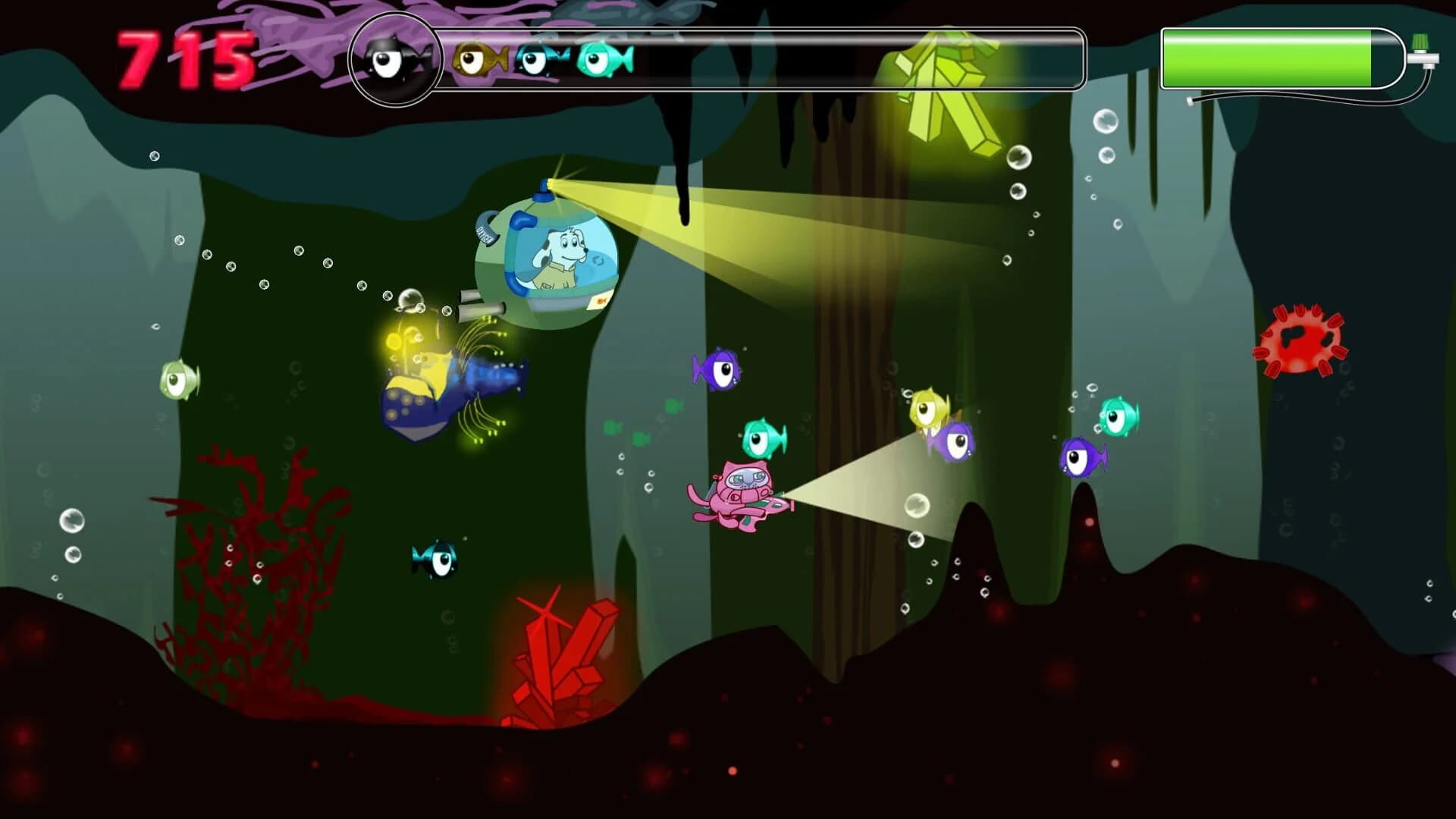This screenshot has height=819, width=1456.
Task: Expand the circular fish badge on the capture bar
Action: (x=394, y=61)
